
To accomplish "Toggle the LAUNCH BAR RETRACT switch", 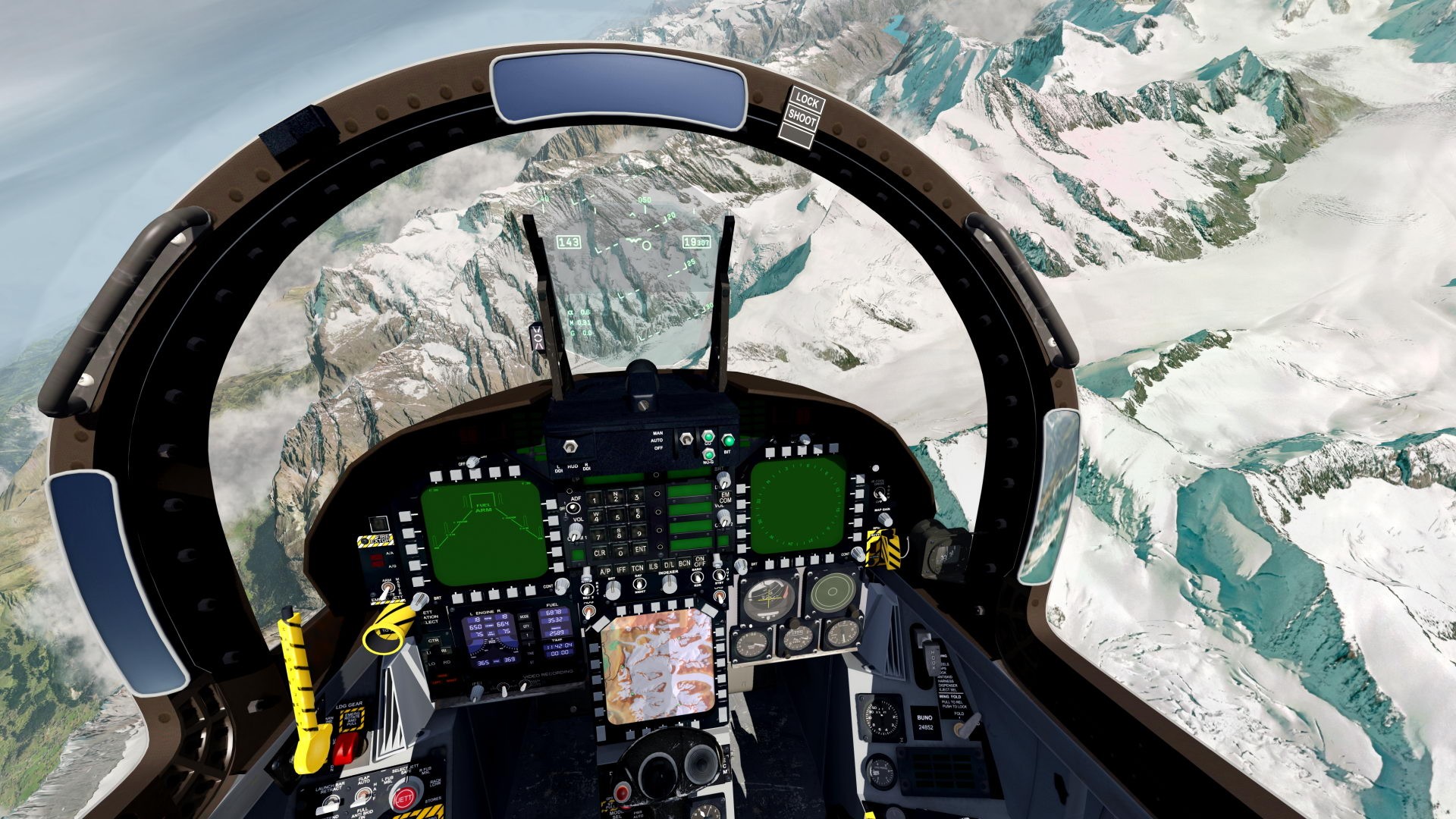I will pyautogui.click(x=331, y=800).
